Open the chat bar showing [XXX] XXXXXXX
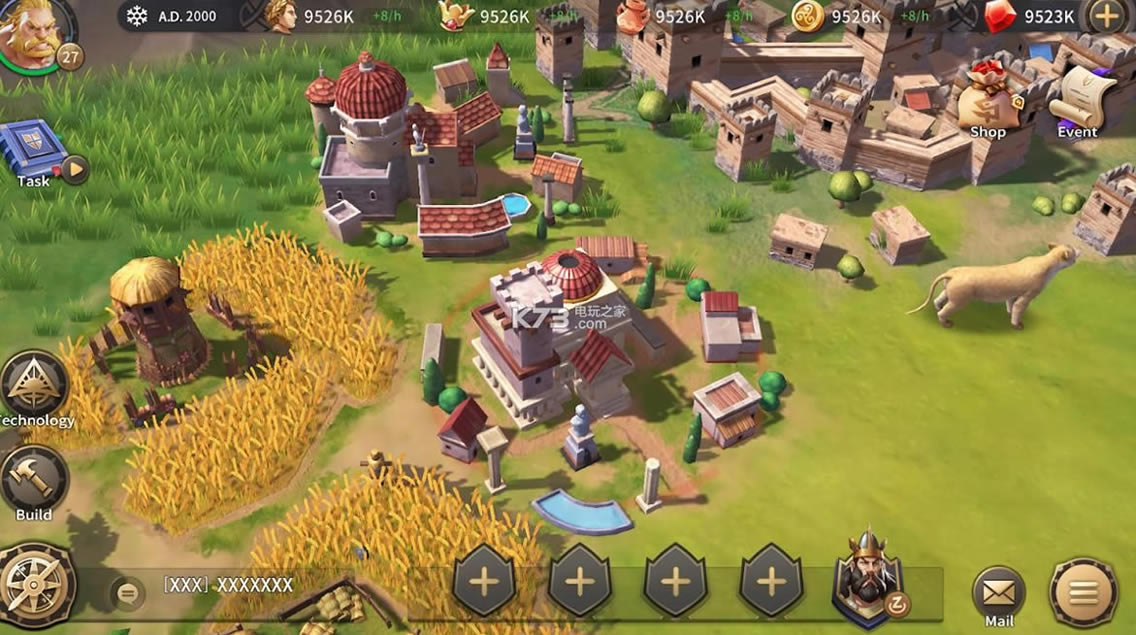The height and width of the screenshot is (635, 1136). point(228,585)
